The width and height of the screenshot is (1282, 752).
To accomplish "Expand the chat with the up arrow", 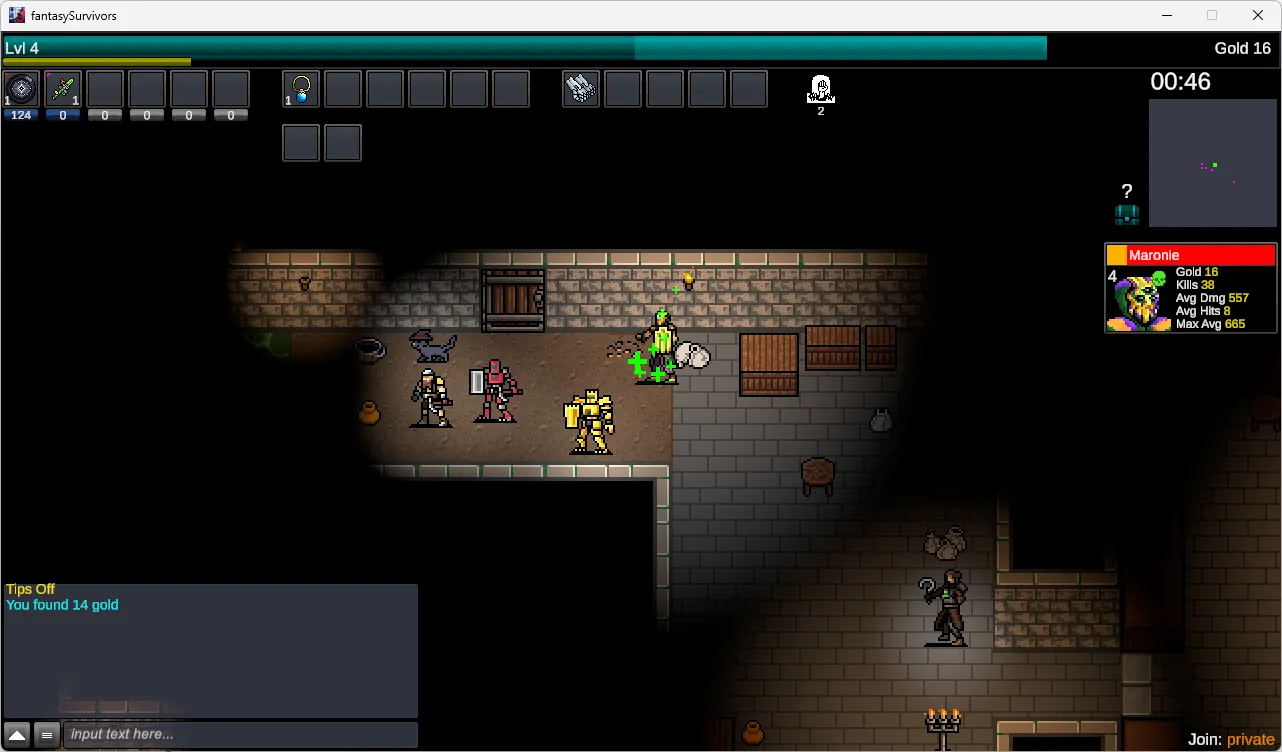I will [17, 735].
